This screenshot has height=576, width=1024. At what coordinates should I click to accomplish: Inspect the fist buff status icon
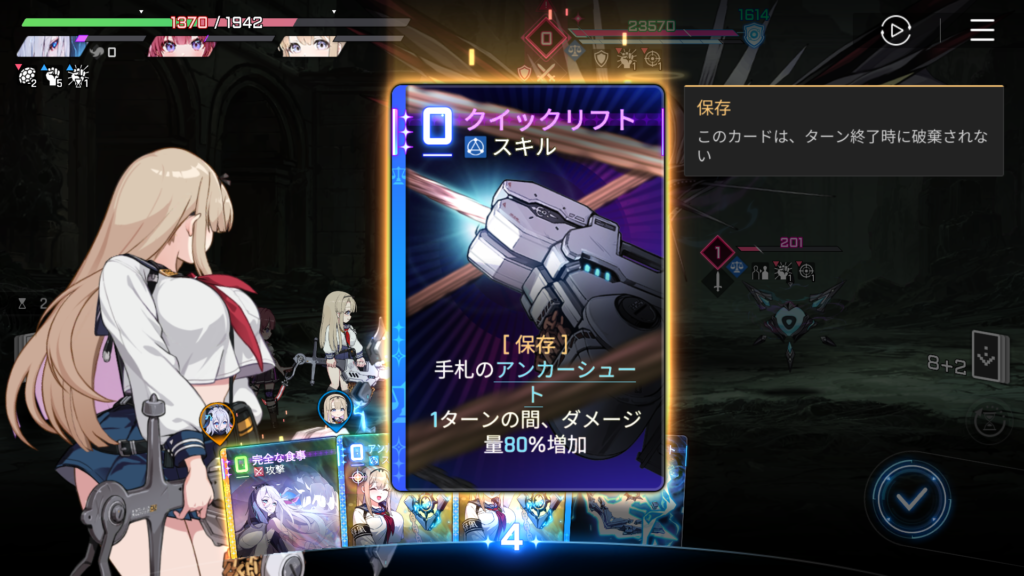(x=52, y=75)
